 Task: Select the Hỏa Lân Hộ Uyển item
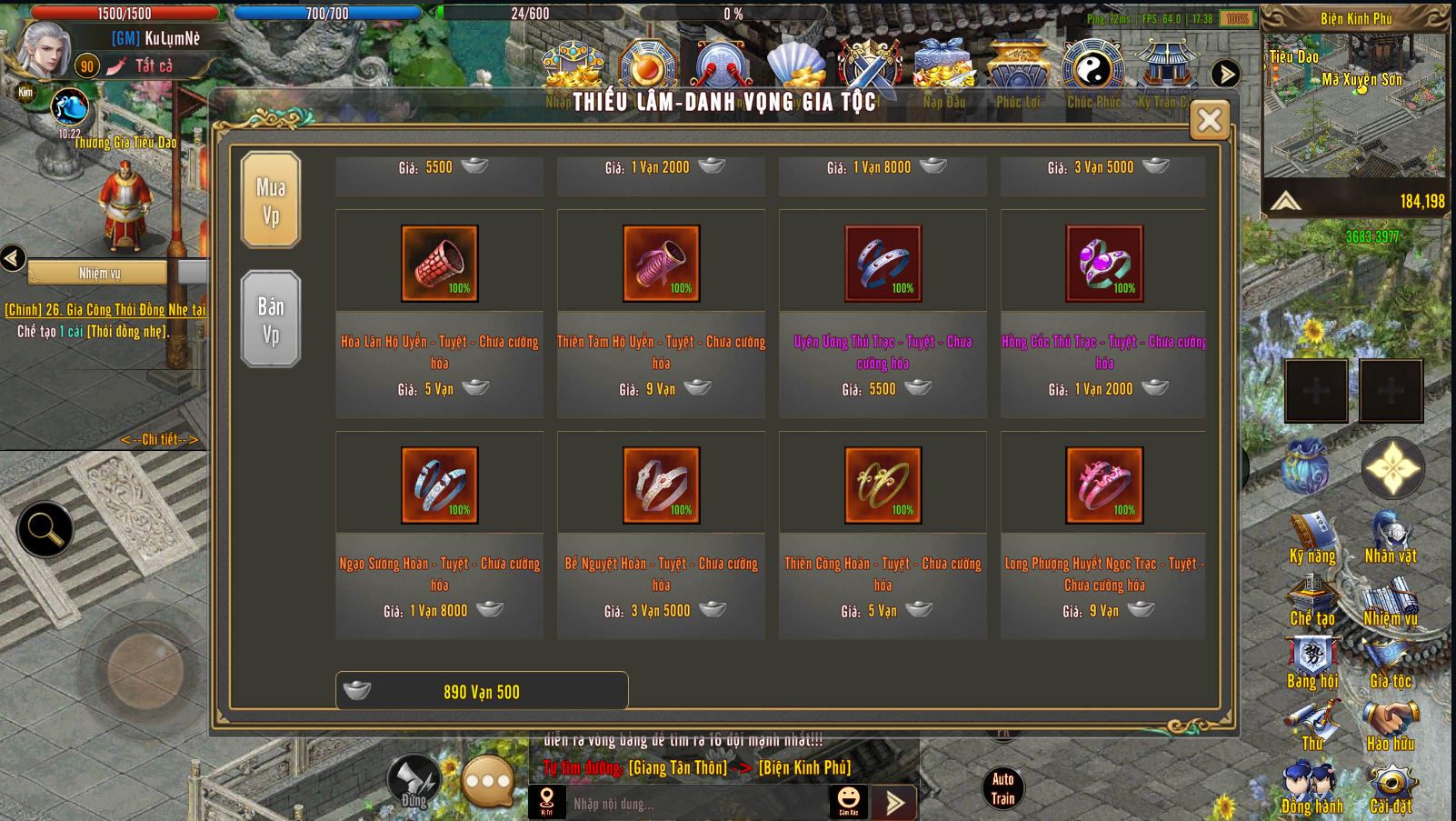pyautogui.click(x=440, y=264)
